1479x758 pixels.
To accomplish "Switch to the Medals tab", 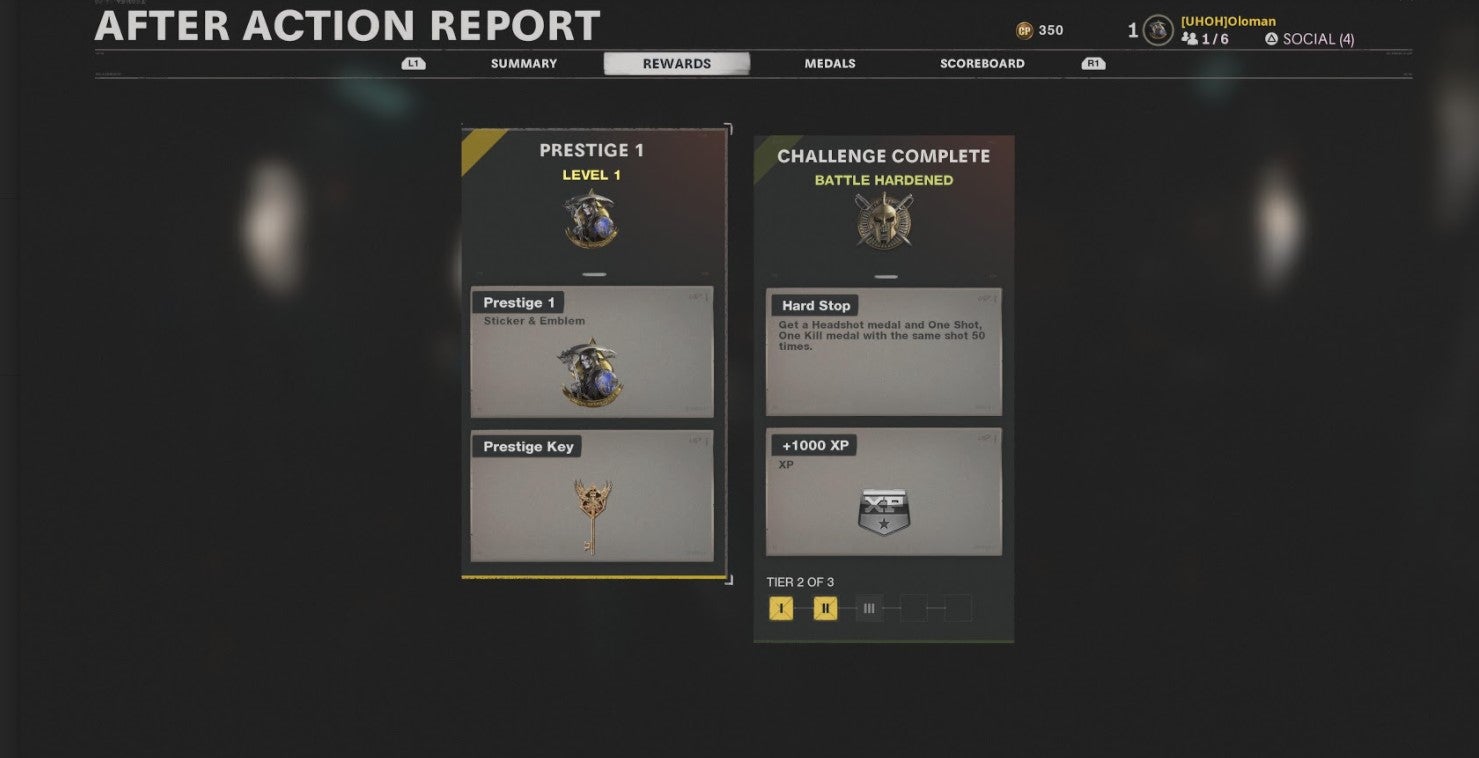I will click(829, 63).
